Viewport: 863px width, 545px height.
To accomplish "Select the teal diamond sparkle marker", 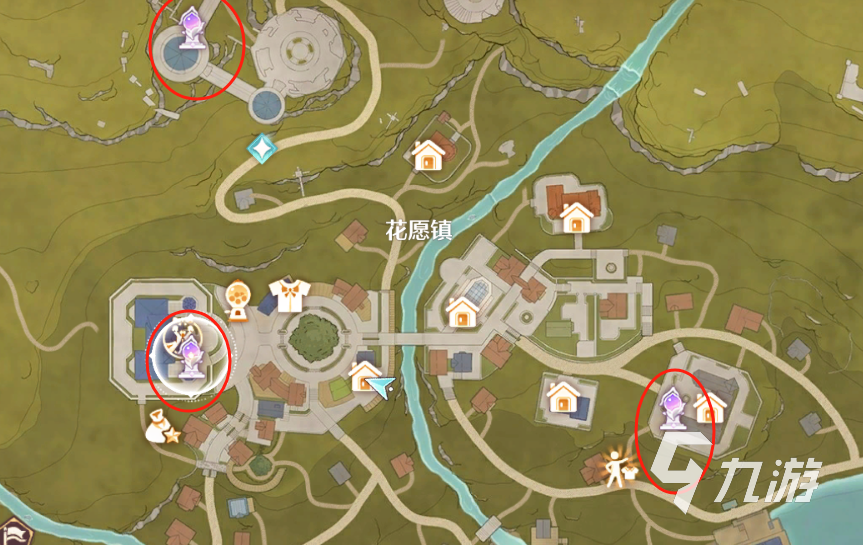I will 261,148.
